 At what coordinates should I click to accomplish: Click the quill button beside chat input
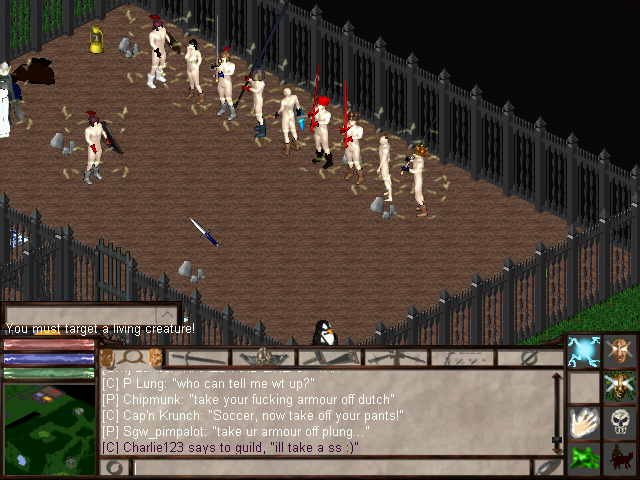tap(548, 467)
